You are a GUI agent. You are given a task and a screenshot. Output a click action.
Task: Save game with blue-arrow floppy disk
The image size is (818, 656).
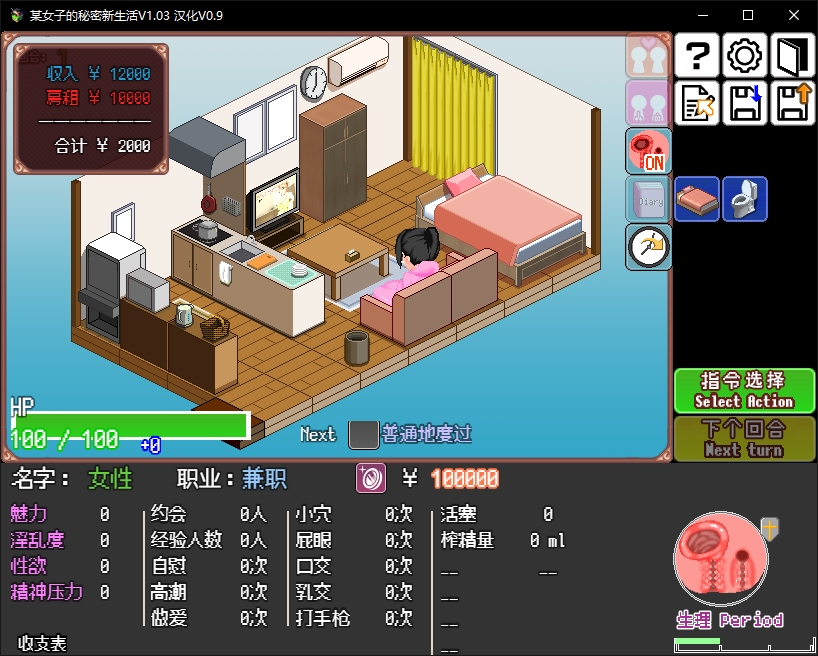point(745,103)
